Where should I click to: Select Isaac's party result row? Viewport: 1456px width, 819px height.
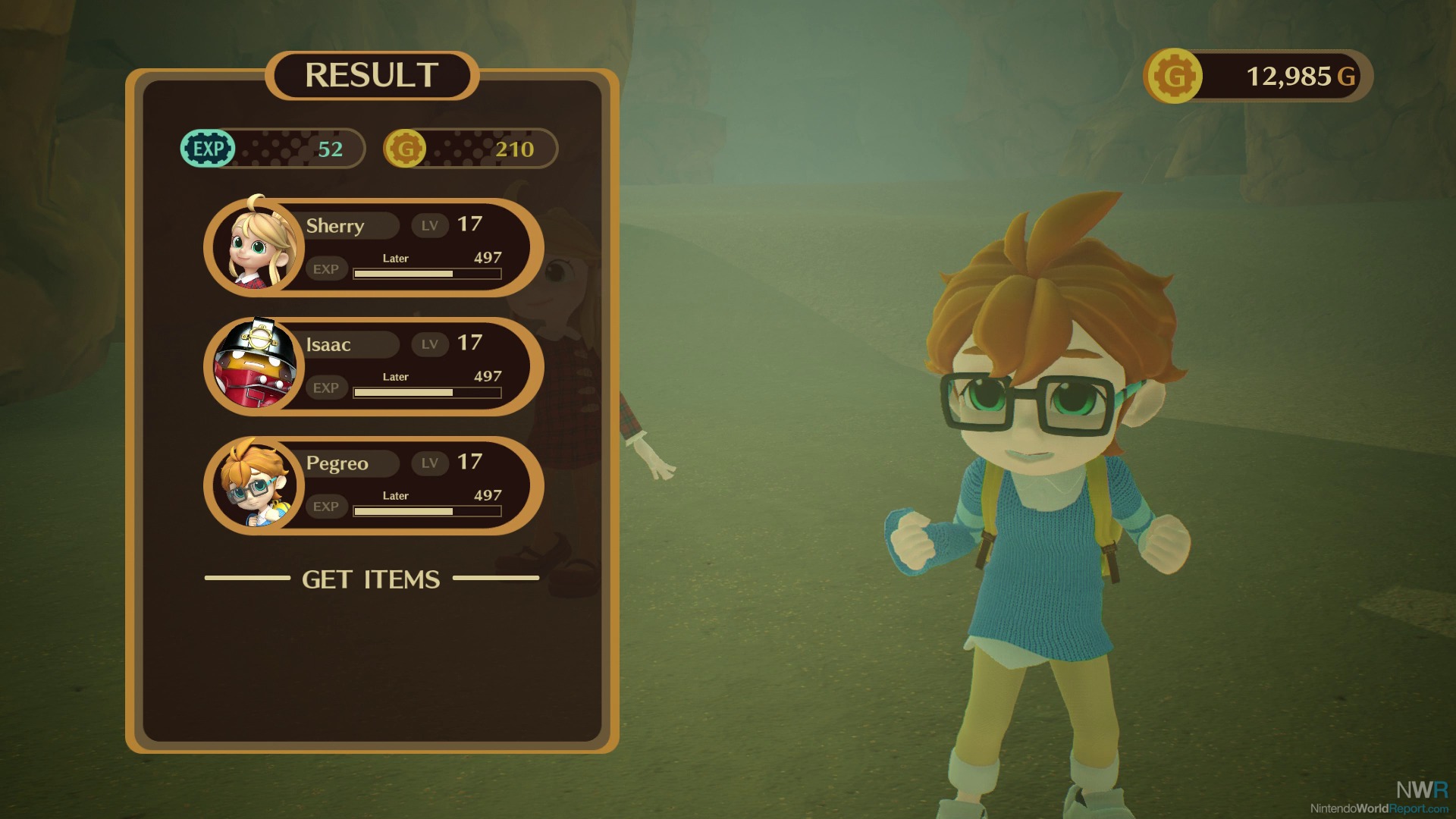pyautogui.click(x=373, y=366)
